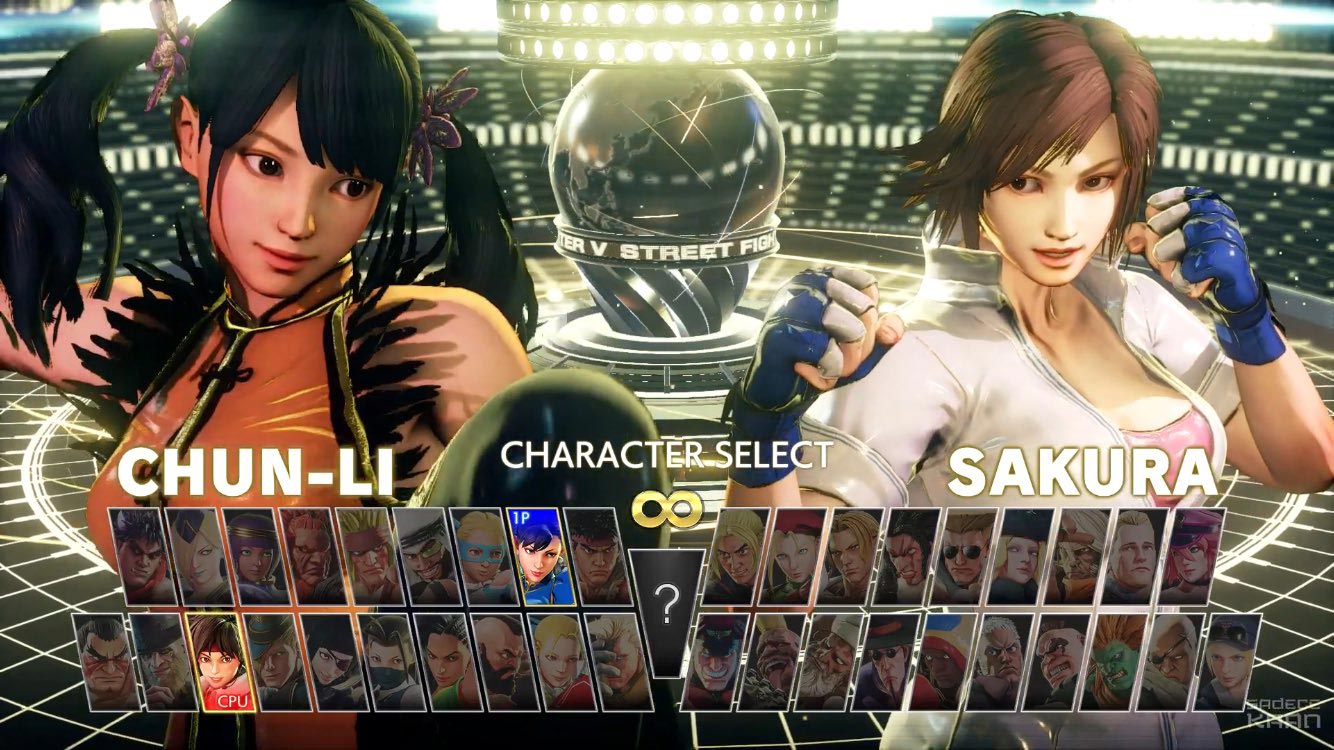Viewport: 1334px width, 750px height.
Task: Select Ryu's character portrait
Action: pos(598,565)
